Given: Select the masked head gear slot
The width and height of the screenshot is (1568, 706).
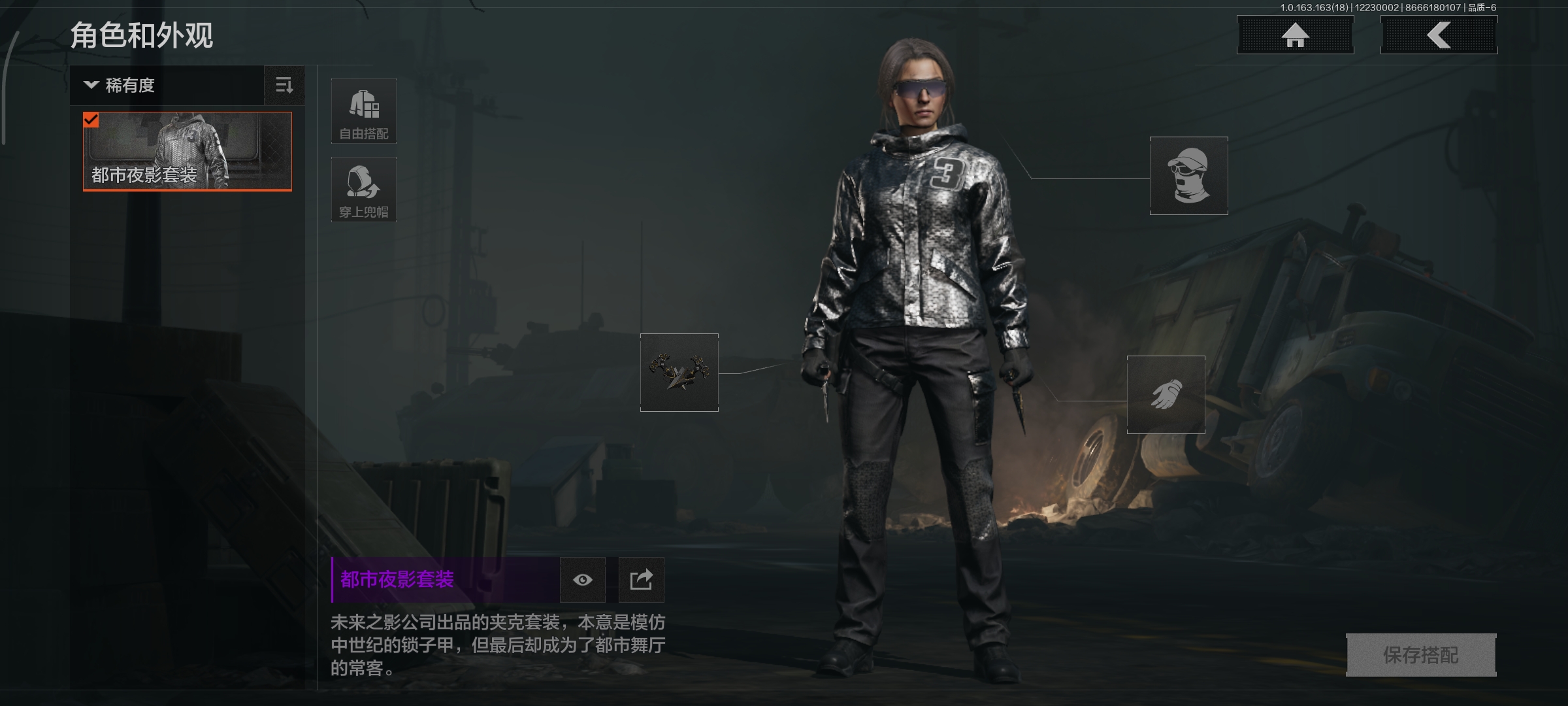Looking at the screenshot, I should (1188, 176).
